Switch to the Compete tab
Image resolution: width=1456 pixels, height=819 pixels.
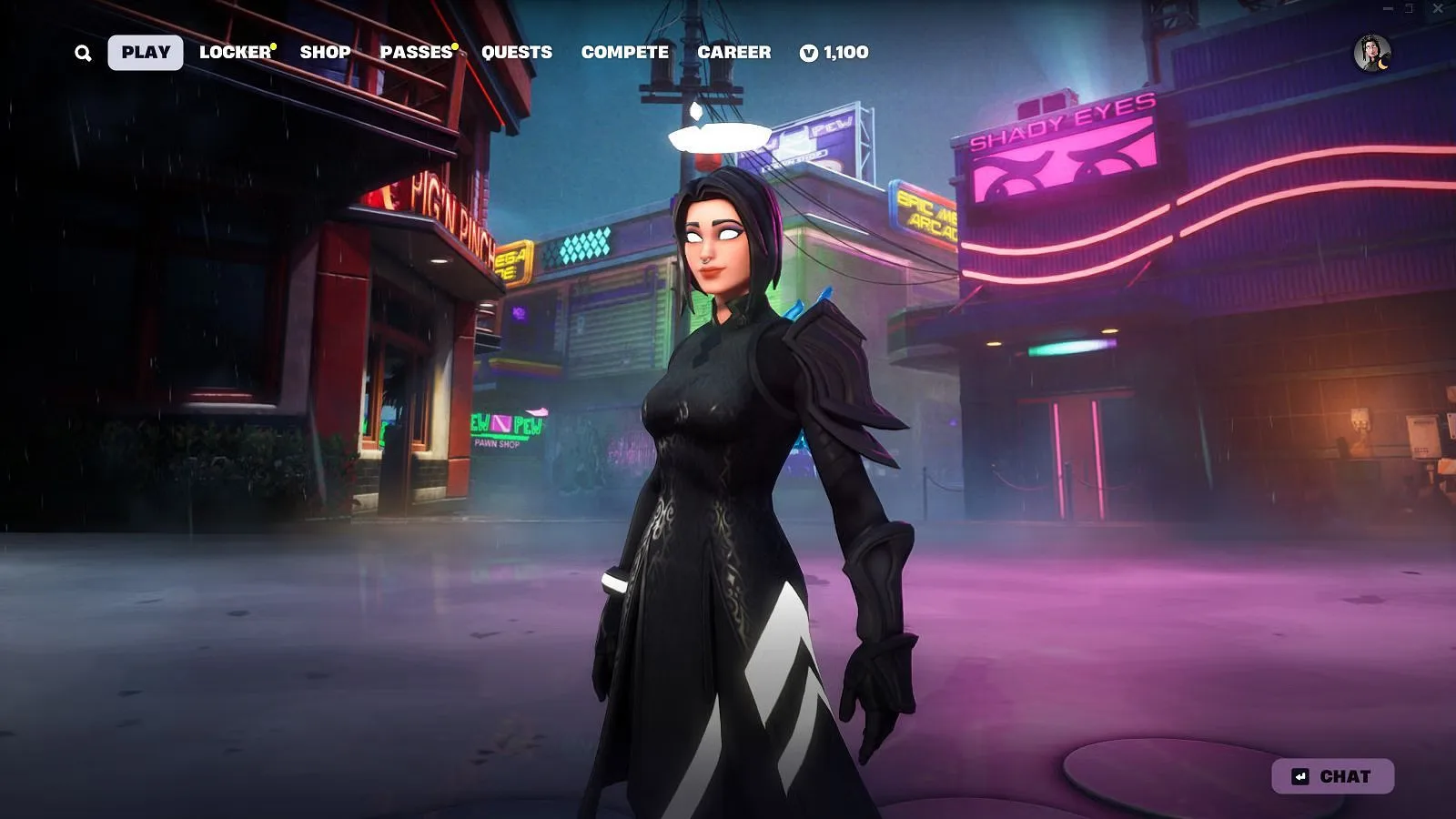pyautogui.click(x=624, y=53)
